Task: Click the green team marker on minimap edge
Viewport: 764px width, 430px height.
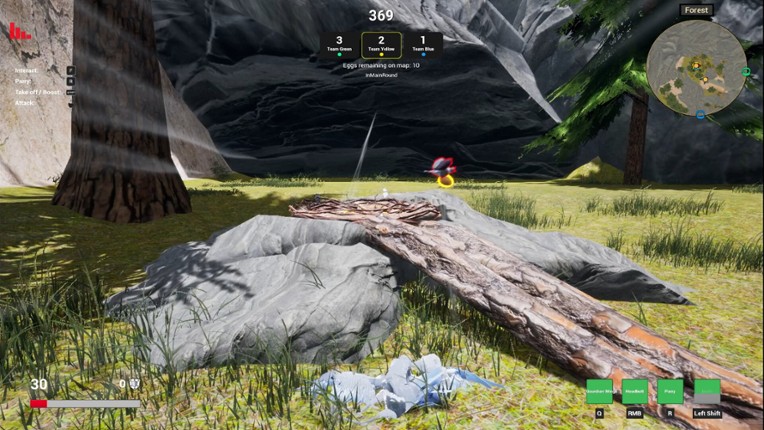Action: pyautogui.click(x=745, y=72)
